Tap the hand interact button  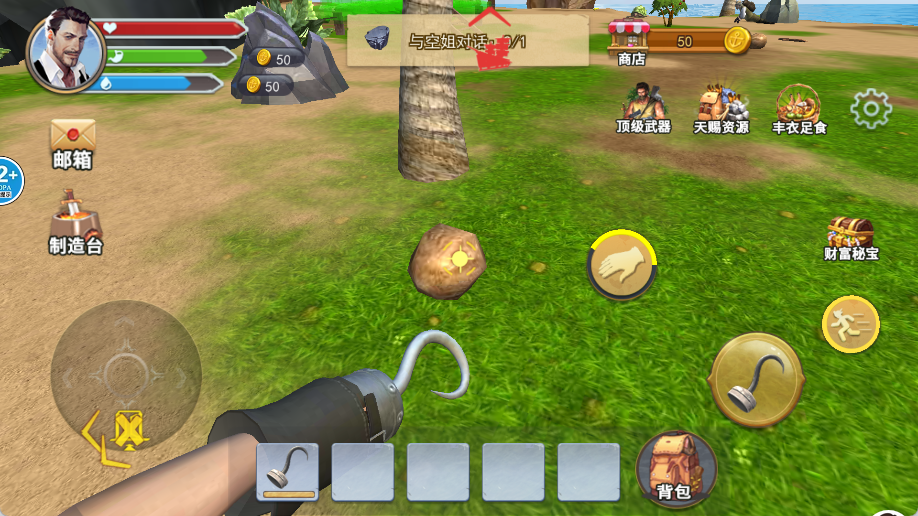click(620, 265)
